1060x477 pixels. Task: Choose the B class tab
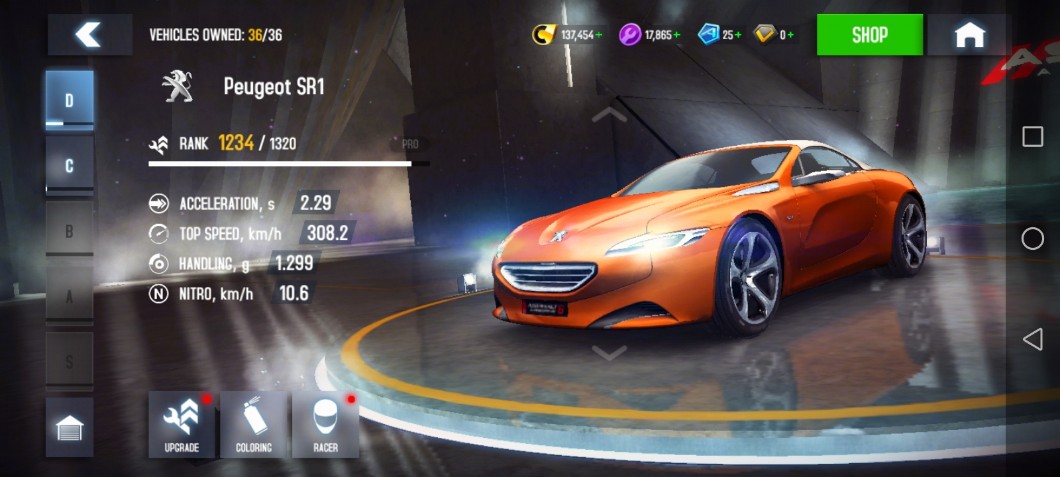(x=69, y=230)
